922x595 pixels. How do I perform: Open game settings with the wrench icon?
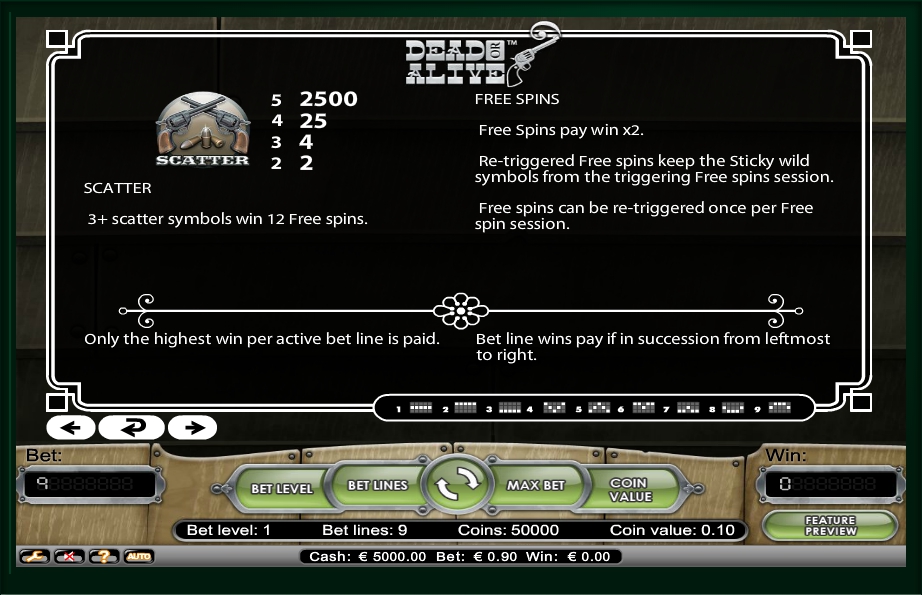34,556
